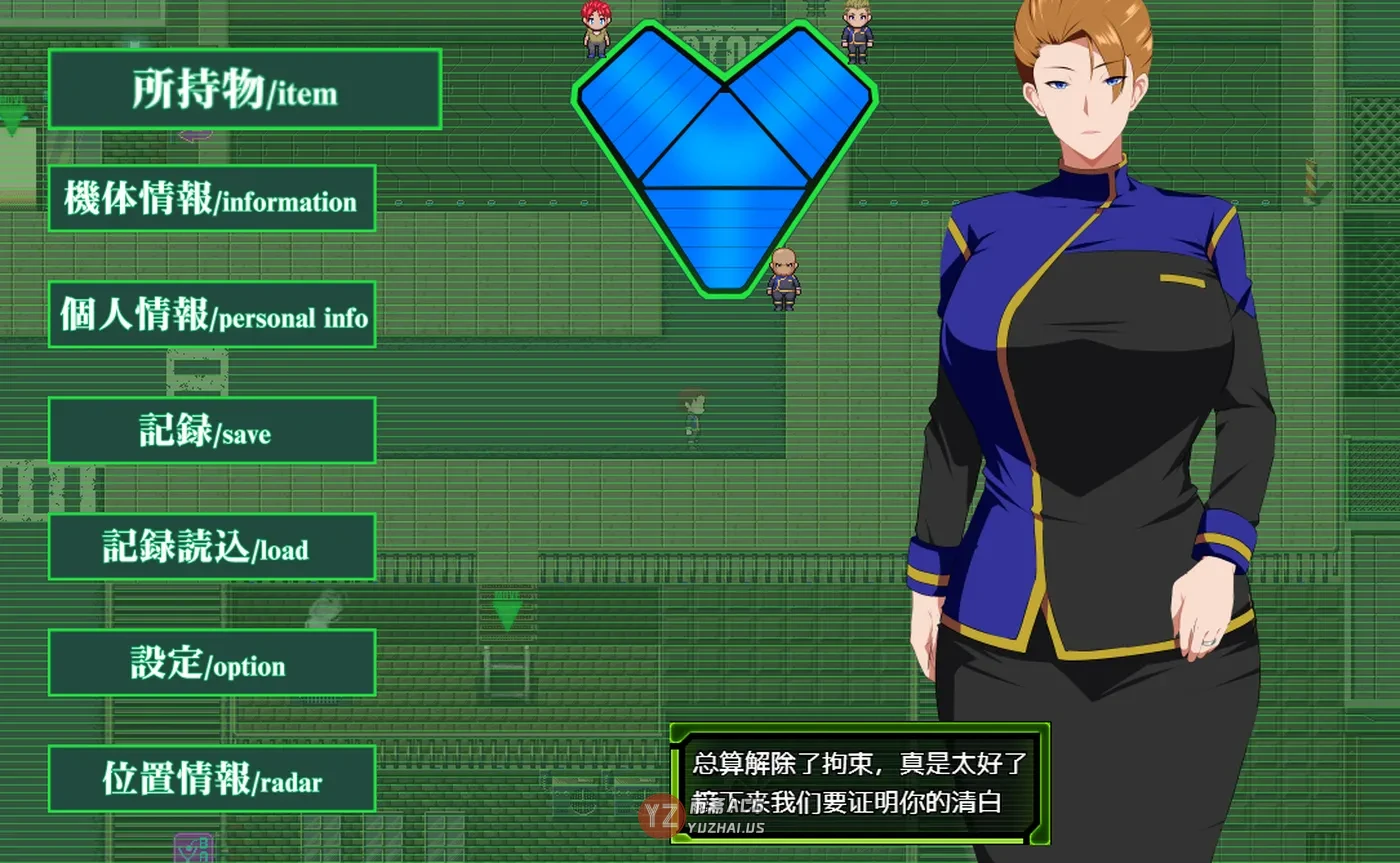Open the 所持物/item menu

click(x=244, y=89)
